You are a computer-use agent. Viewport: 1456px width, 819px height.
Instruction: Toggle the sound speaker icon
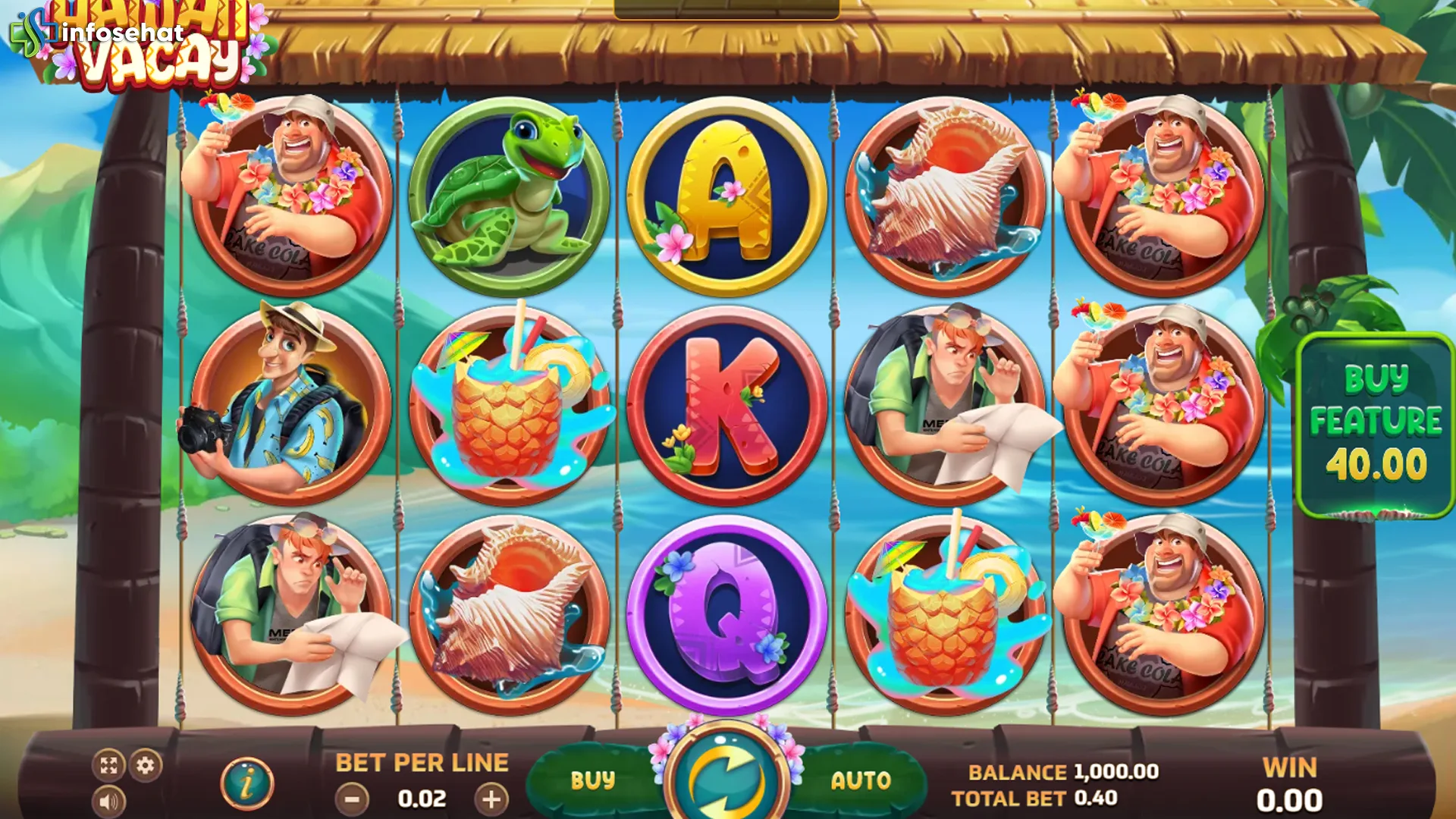[x=108, y=802]
